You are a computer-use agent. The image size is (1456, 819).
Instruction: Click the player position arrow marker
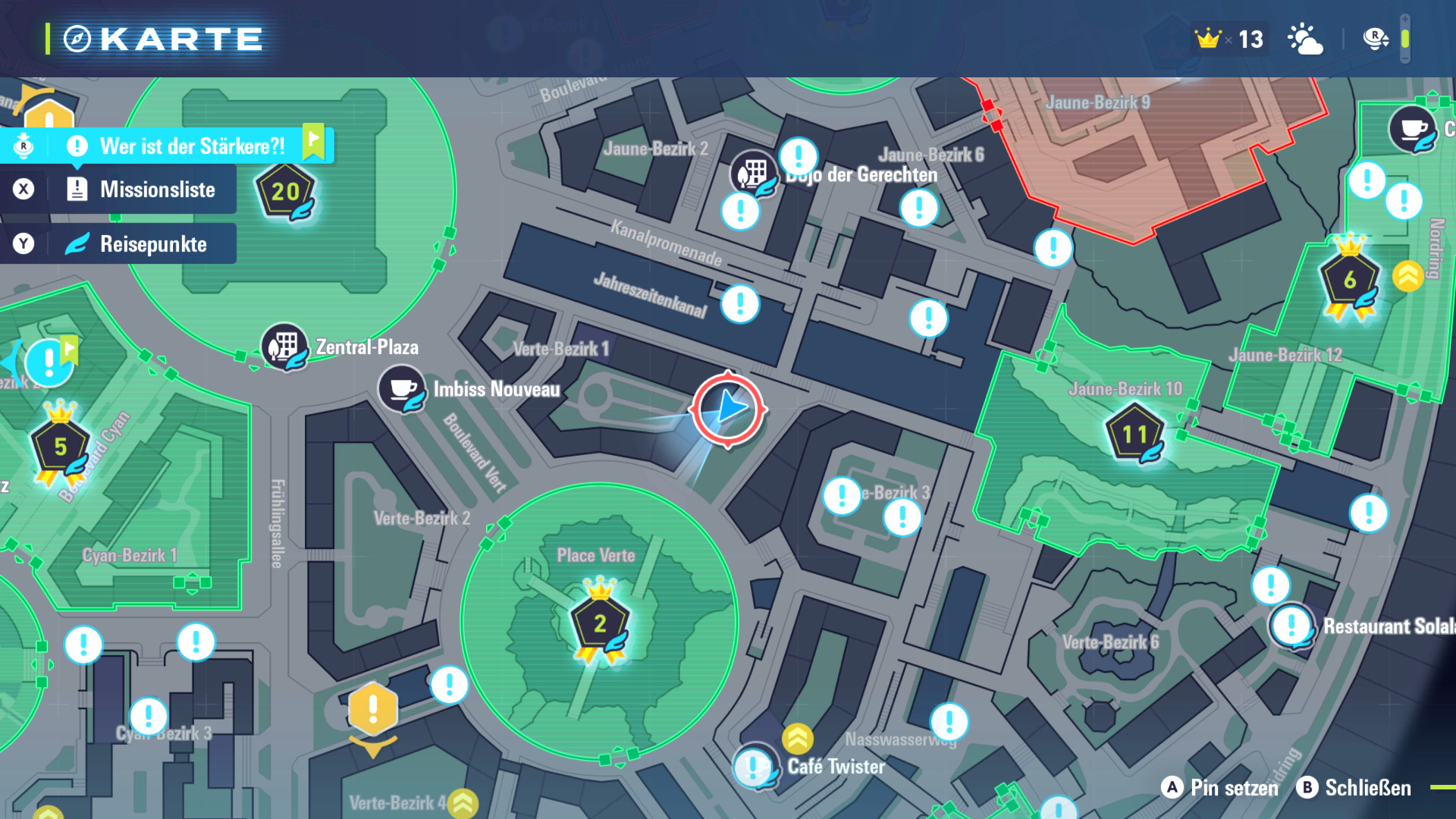(728, 409)
